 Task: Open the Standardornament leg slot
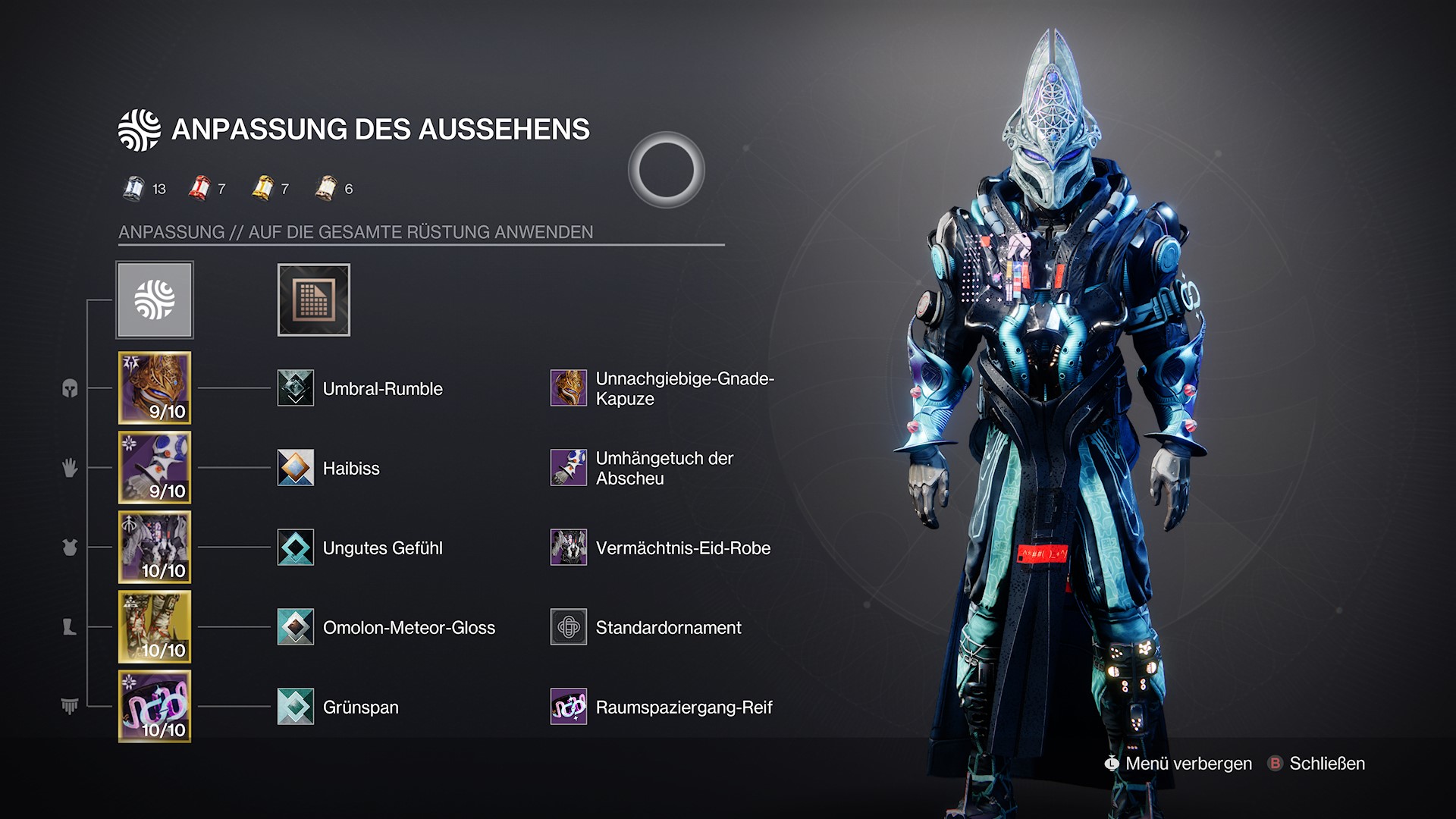[x=569, y=627]
